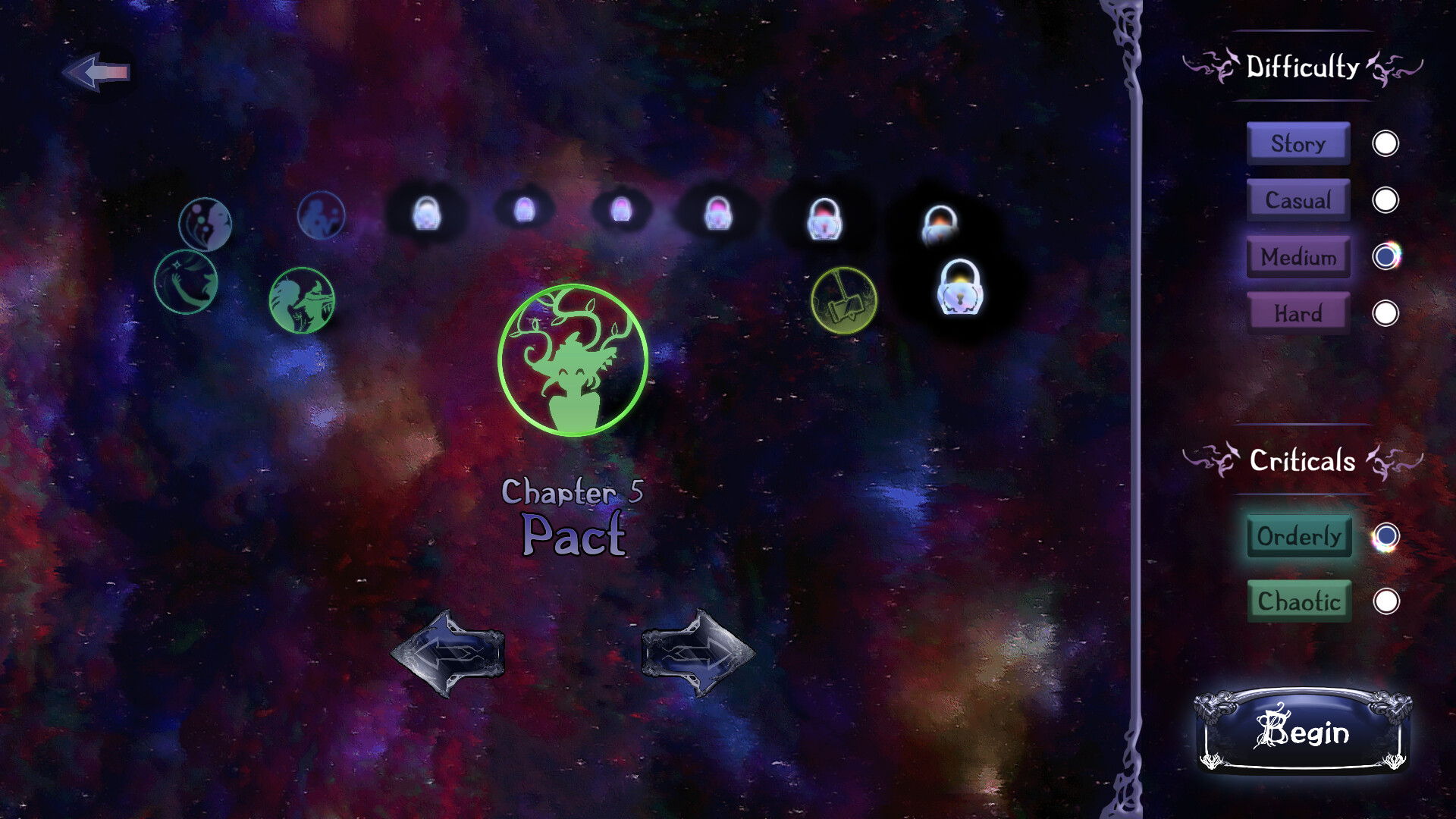Click the Chaotic criticals label
The width and height of the screenshot is (1456, 819).
(1299, 601)
